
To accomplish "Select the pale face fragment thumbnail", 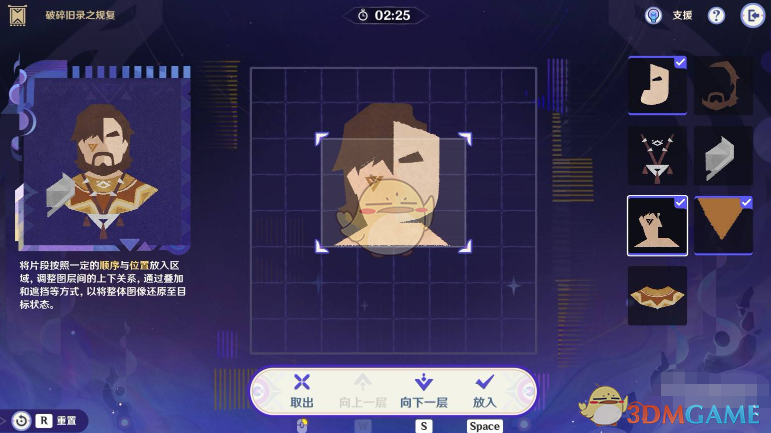I will [x=657, y=85].
